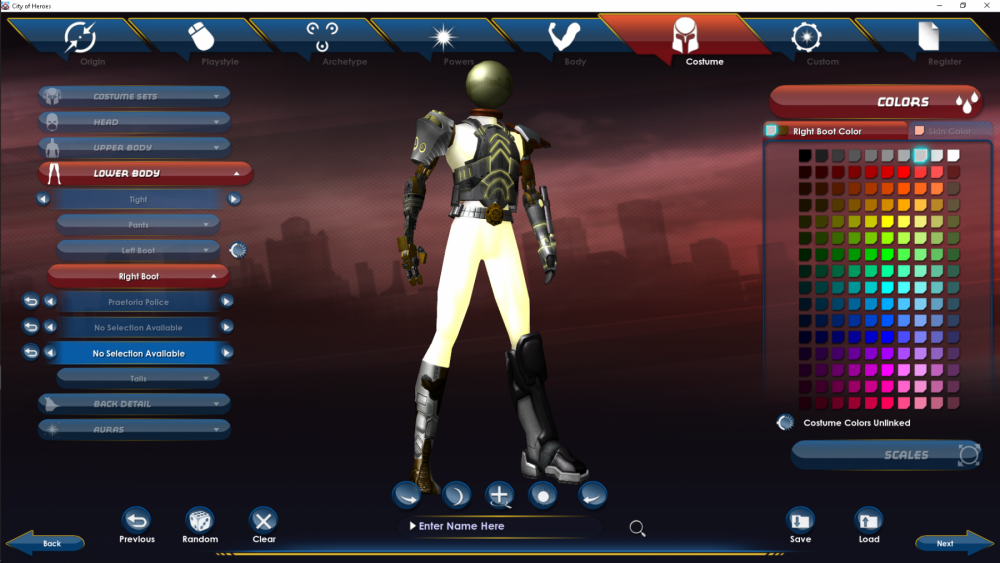1000x563 pixels.
Task: Expand the Back Detail section
Action: 135,404
